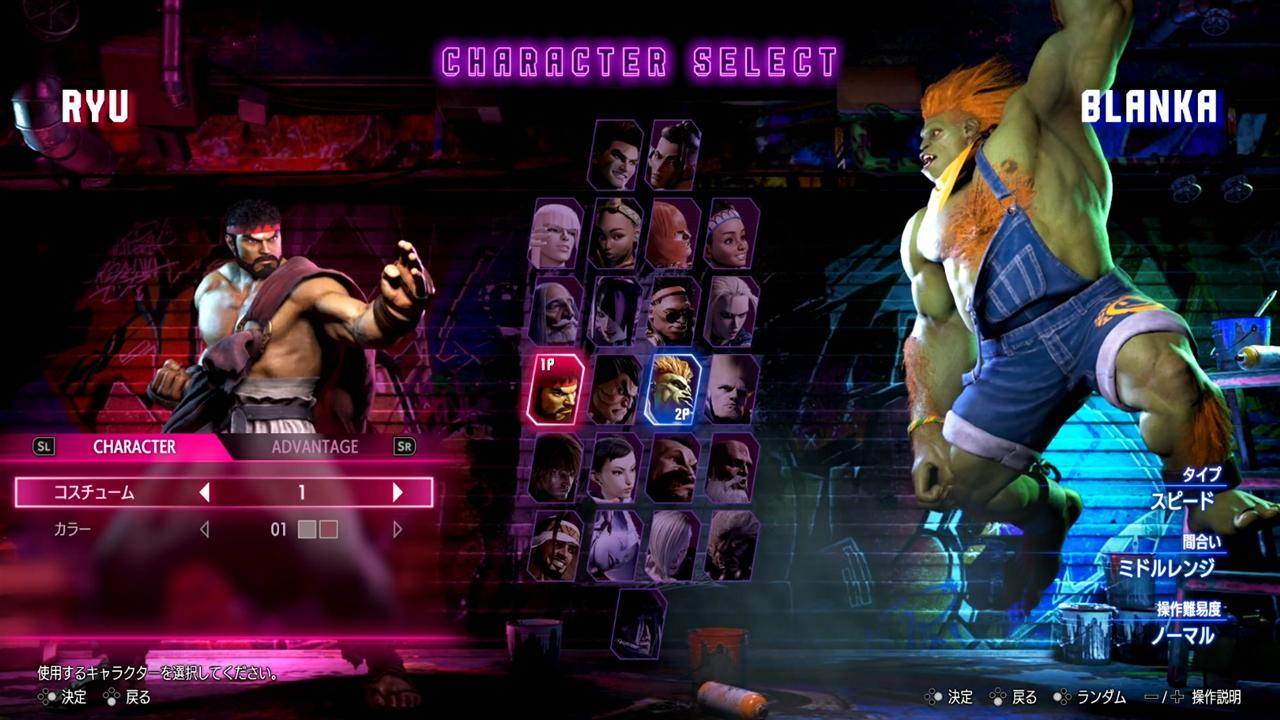Open the CHARACTER tab
The height and width of the screenshot is (720, 1280).
tap(134, 447)
